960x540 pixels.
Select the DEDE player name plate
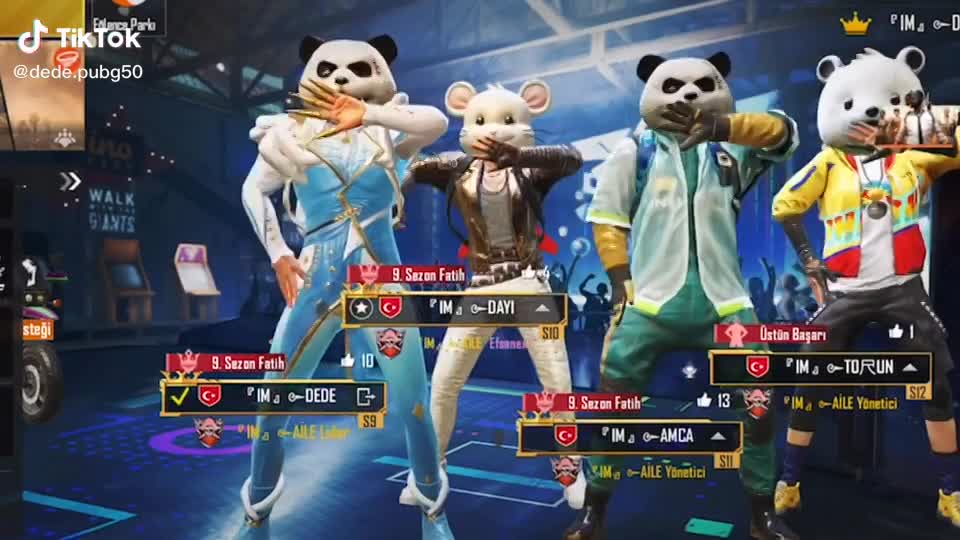pos(290,397)
